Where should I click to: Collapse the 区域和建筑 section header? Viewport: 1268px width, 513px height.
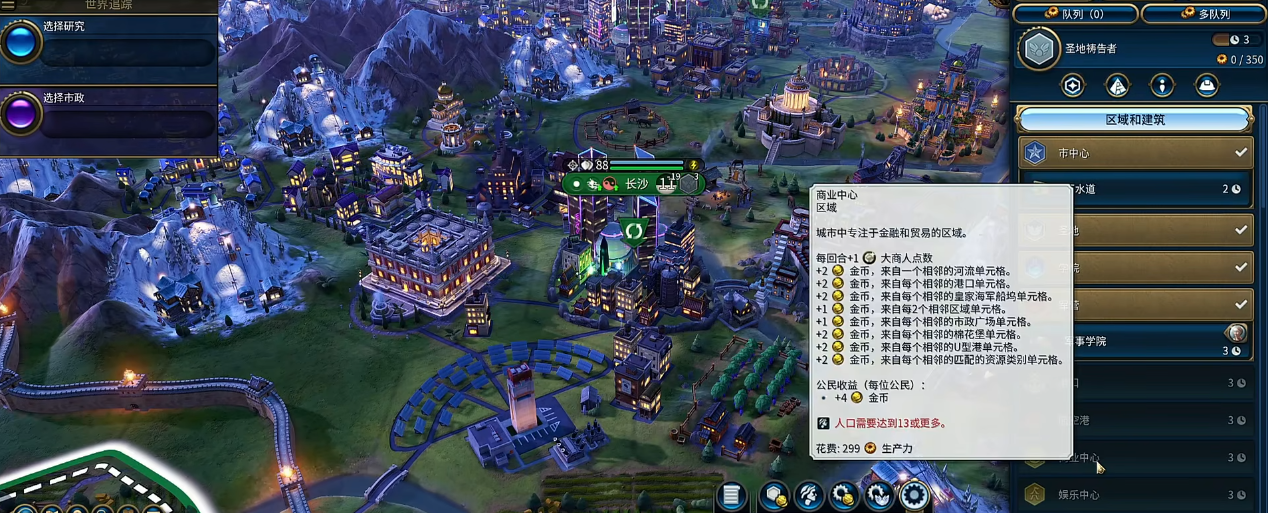(x=1134, y=120)
